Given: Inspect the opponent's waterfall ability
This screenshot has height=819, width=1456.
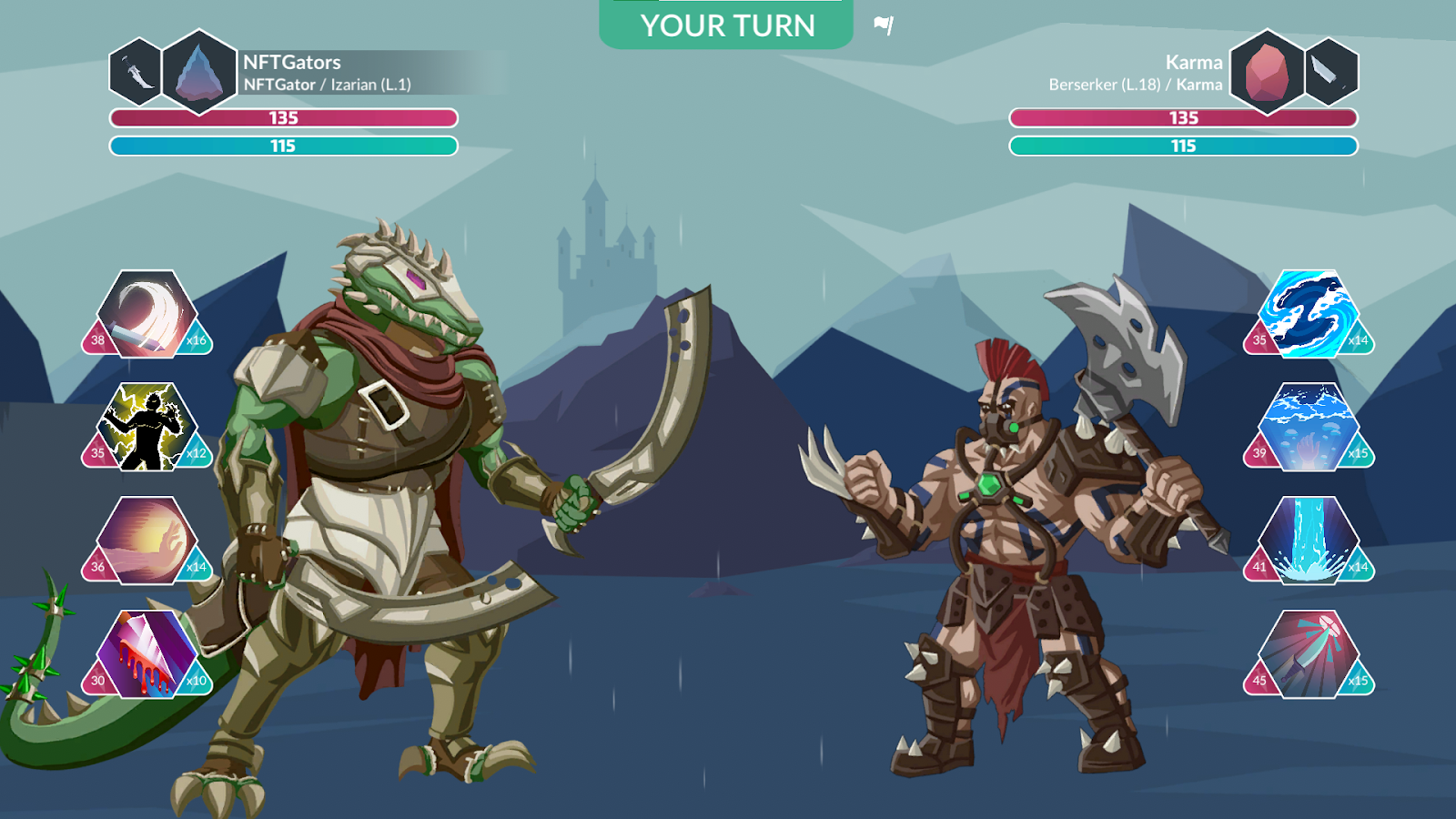Looking at the screenshot, I should (x=1309, y=540).
